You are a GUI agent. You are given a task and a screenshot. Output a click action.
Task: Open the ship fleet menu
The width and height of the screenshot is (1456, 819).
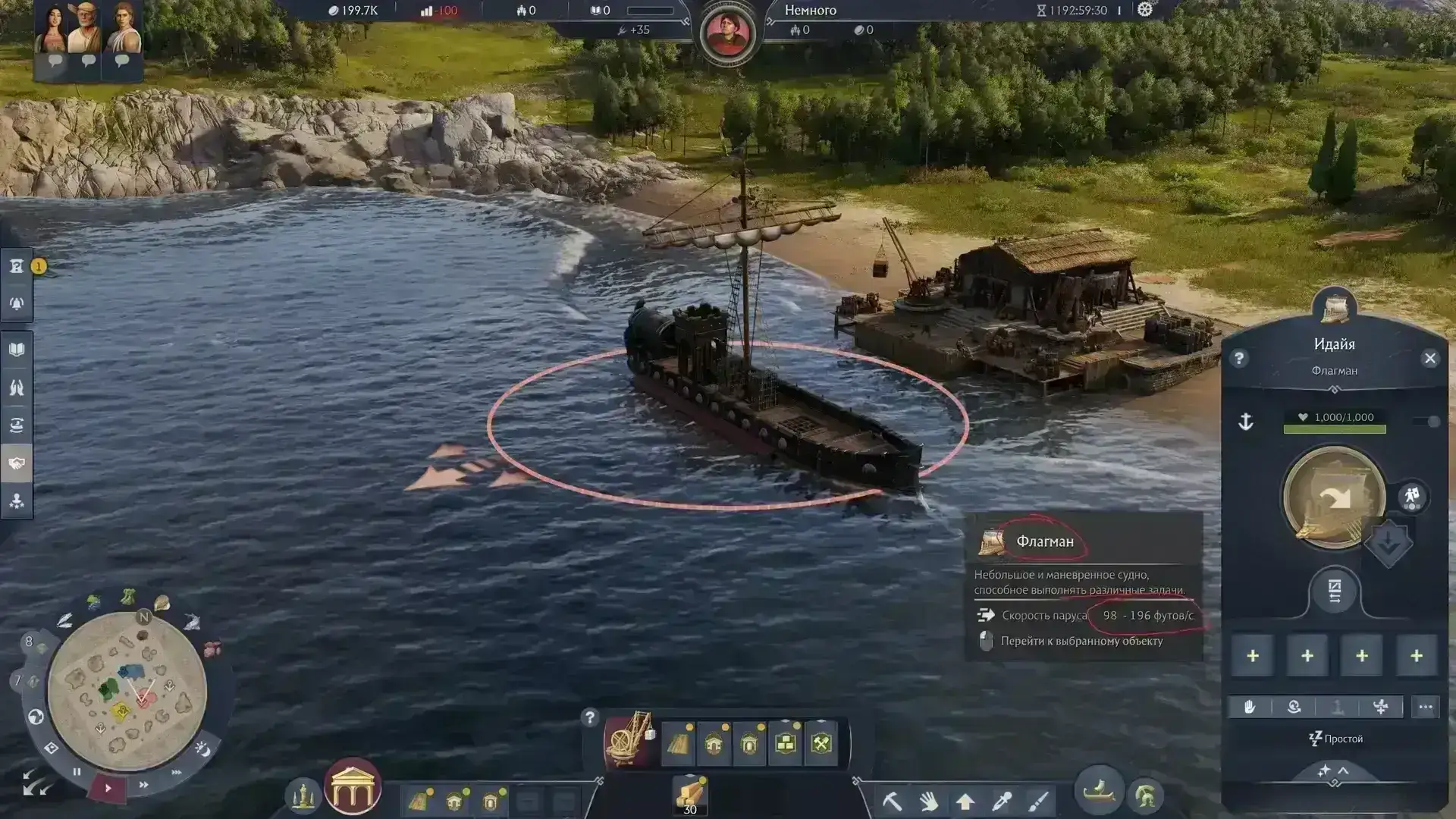pos(1099,792)
